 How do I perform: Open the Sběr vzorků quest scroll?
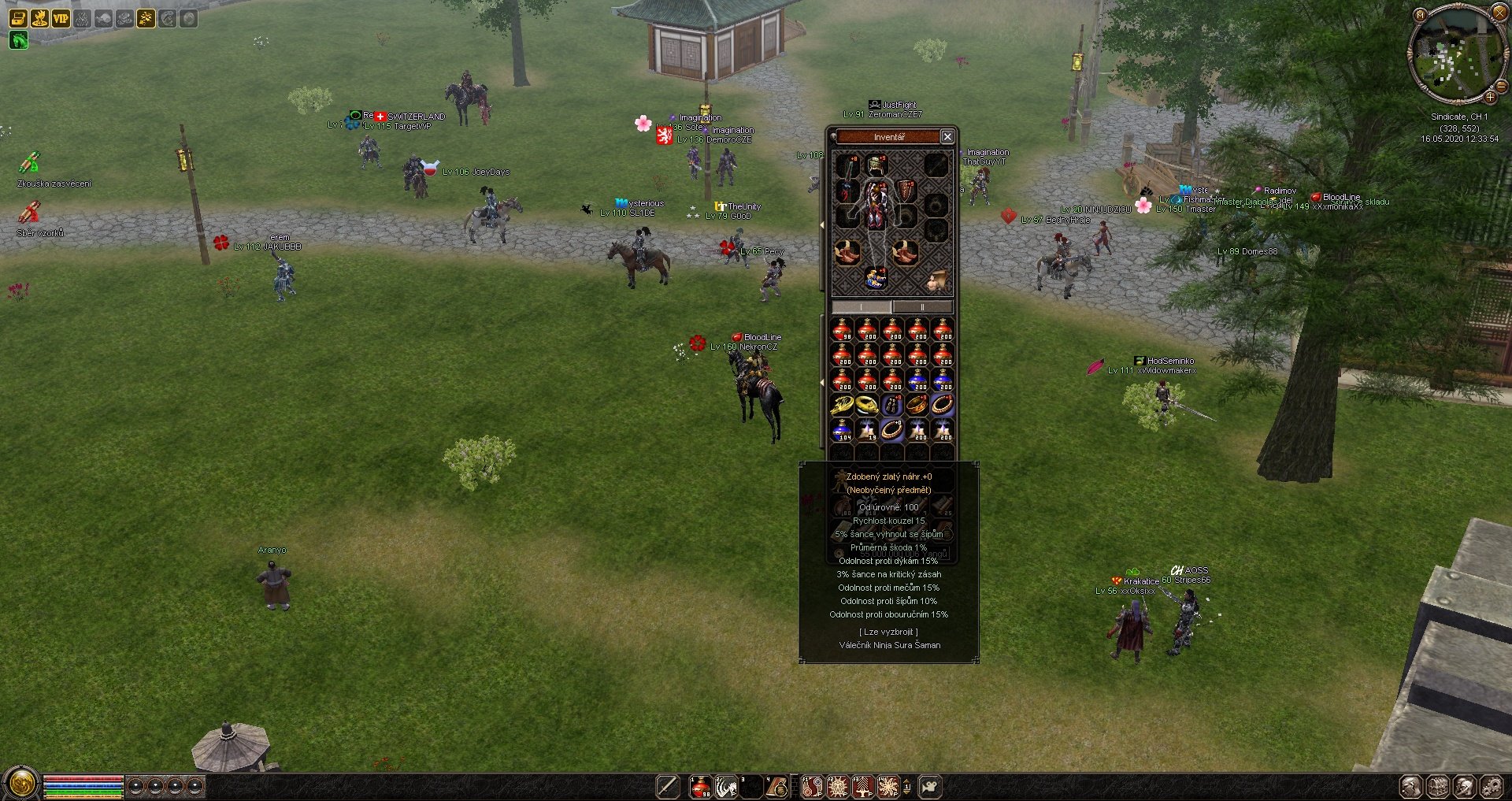pyautogui.click(x=29, y=213)
